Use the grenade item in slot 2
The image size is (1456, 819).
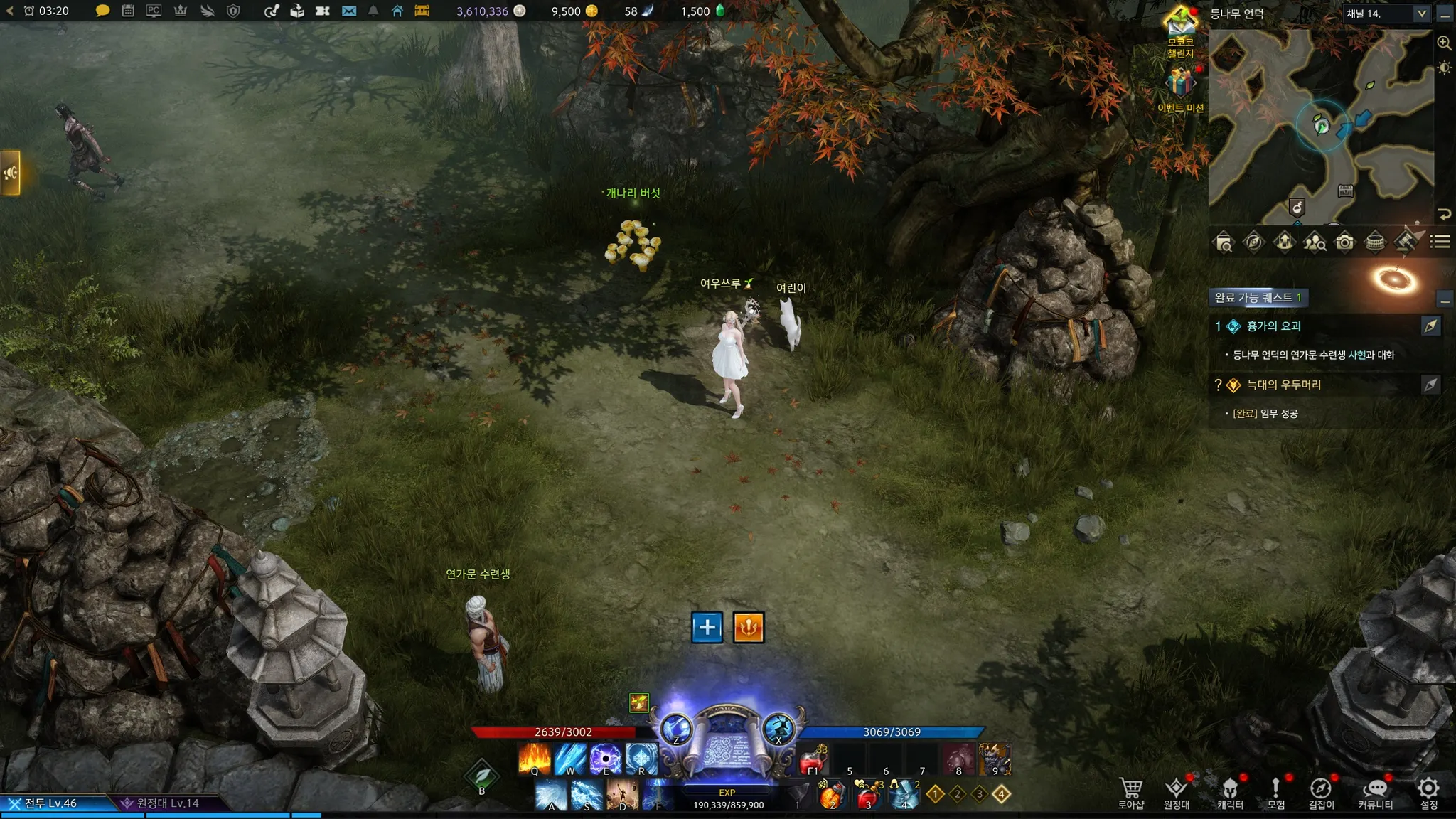[x=830, y=796]
